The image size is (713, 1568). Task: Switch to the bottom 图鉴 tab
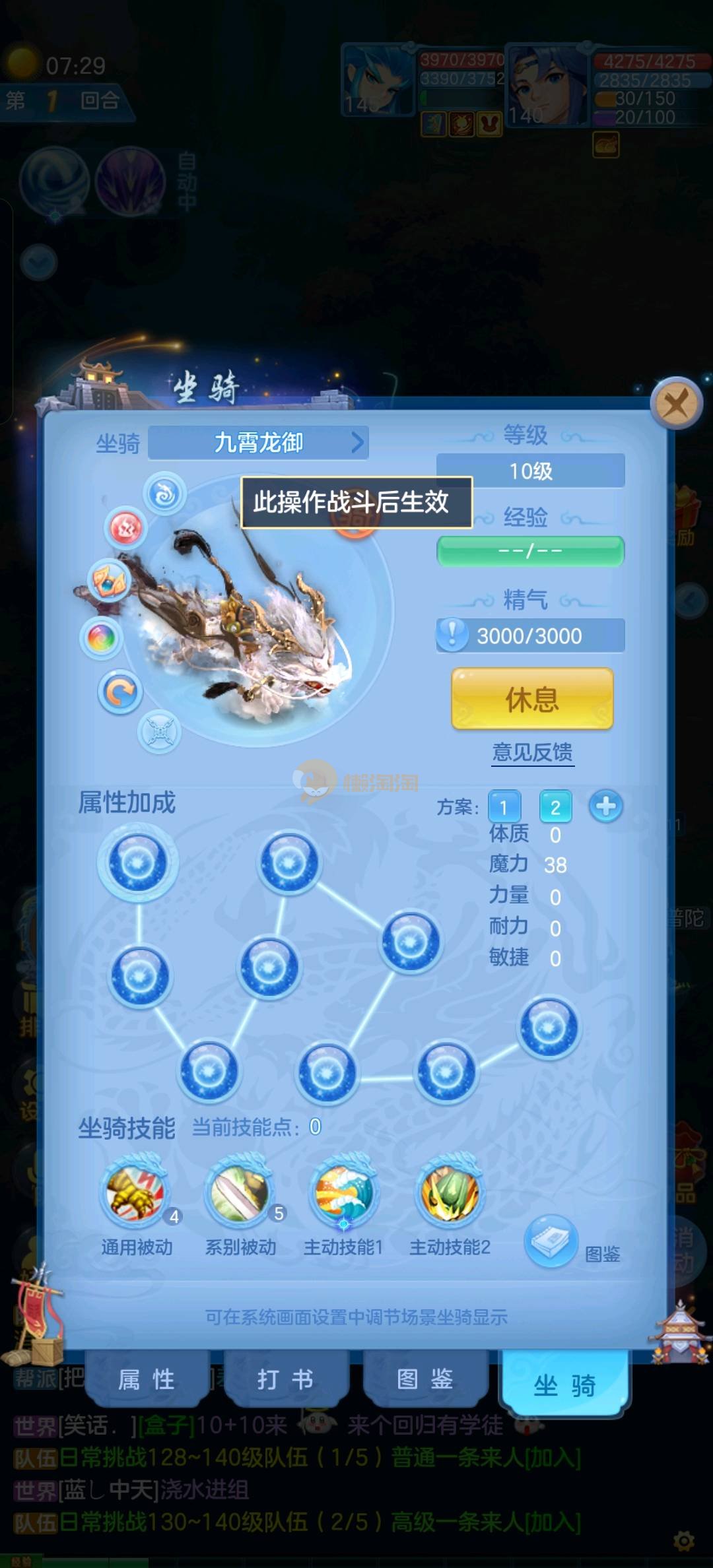coord(424,1379)
